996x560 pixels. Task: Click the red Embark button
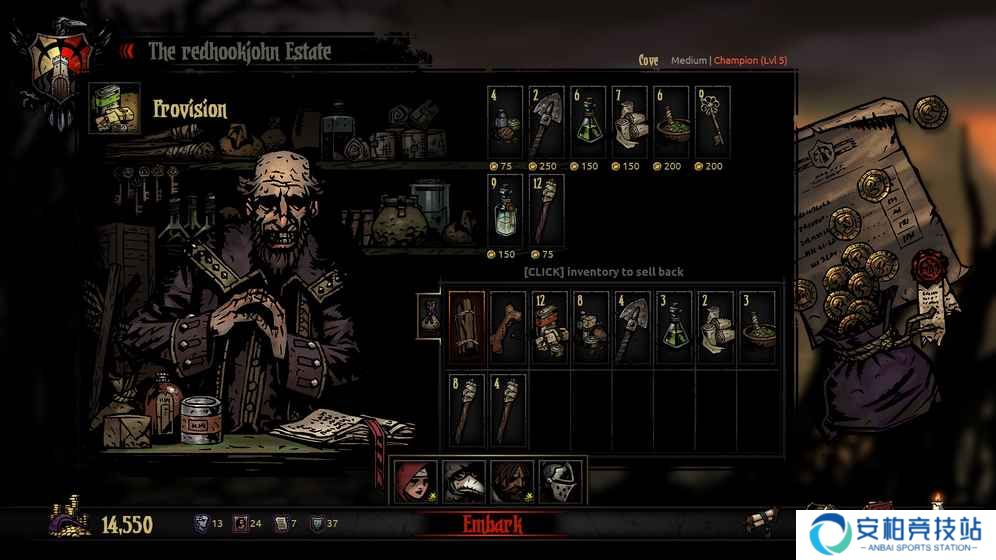(506, 524)
